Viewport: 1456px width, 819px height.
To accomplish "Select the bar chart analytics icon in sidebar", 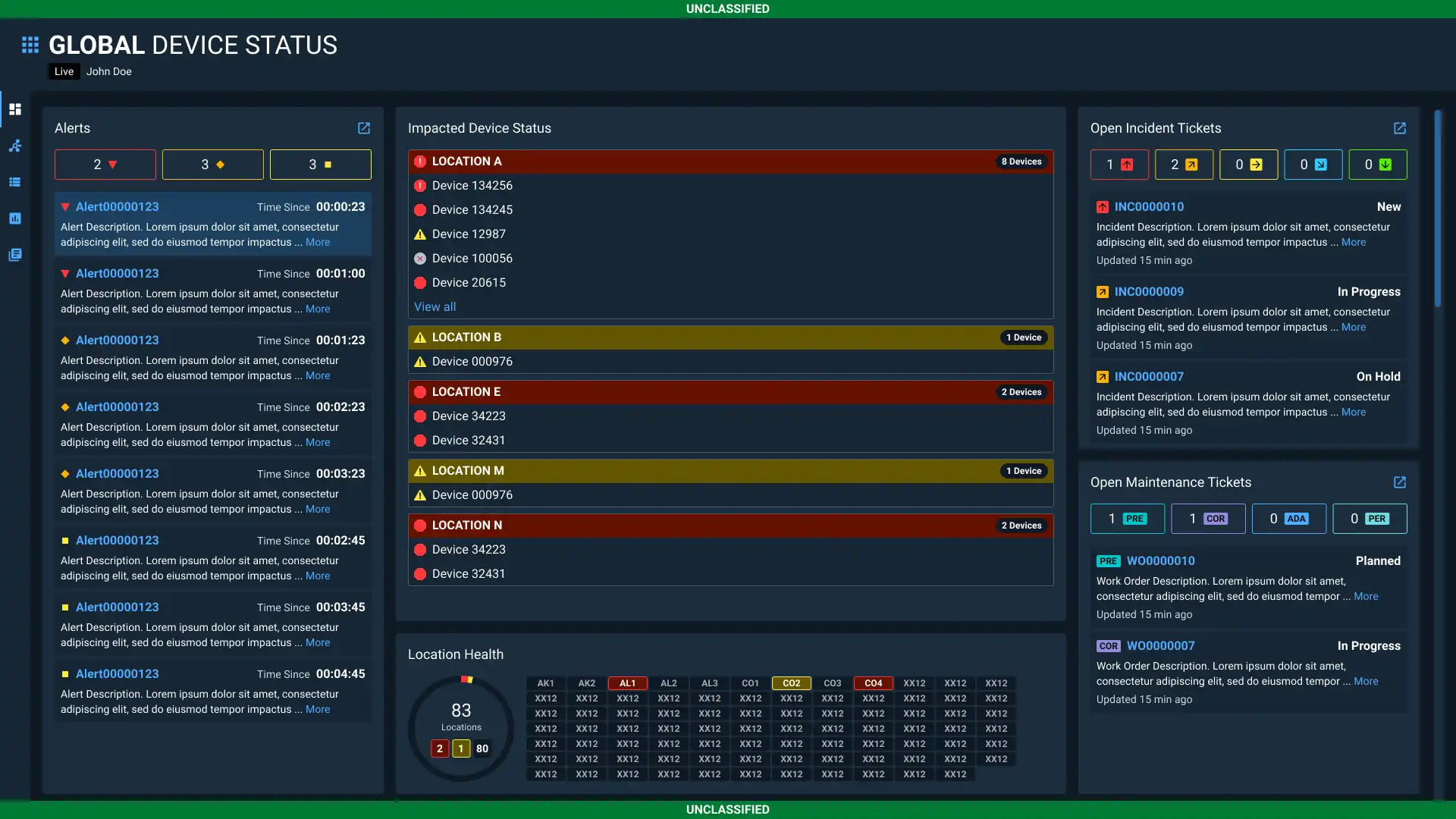I will pos(15,218).
